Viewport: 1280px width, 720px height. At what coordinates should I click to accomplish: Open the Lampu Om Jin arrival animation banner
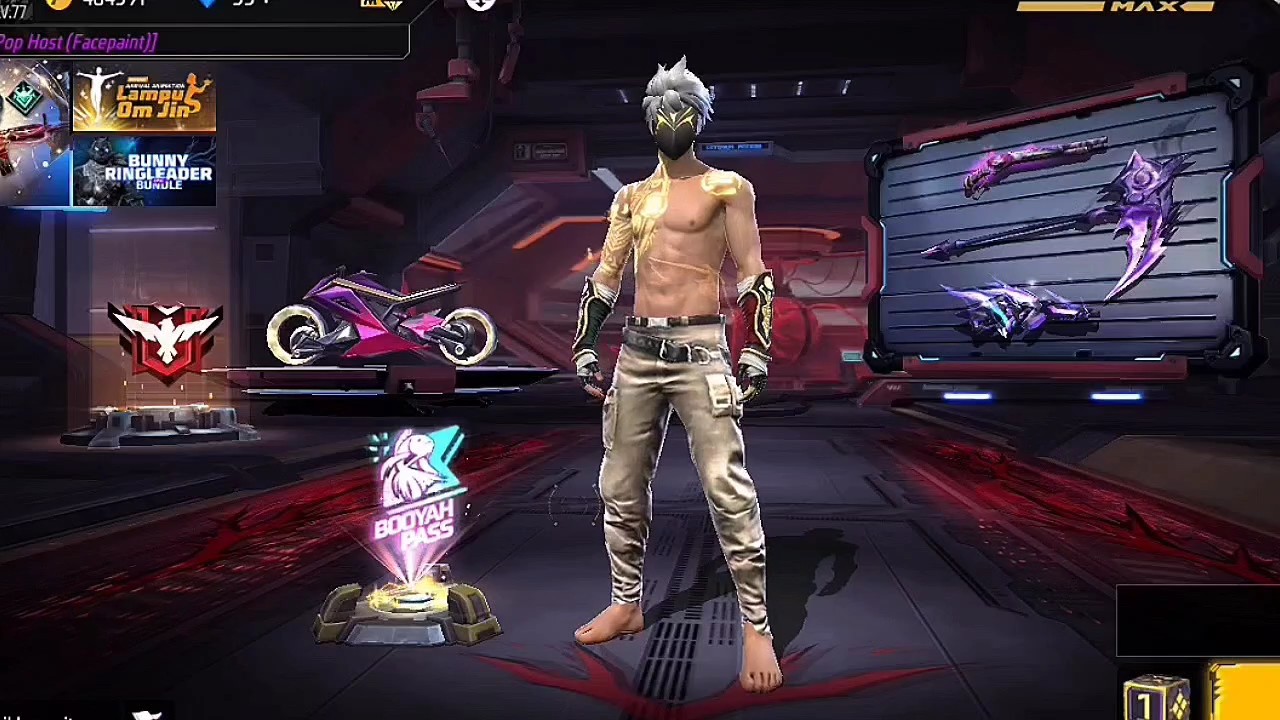coord(144,101)
